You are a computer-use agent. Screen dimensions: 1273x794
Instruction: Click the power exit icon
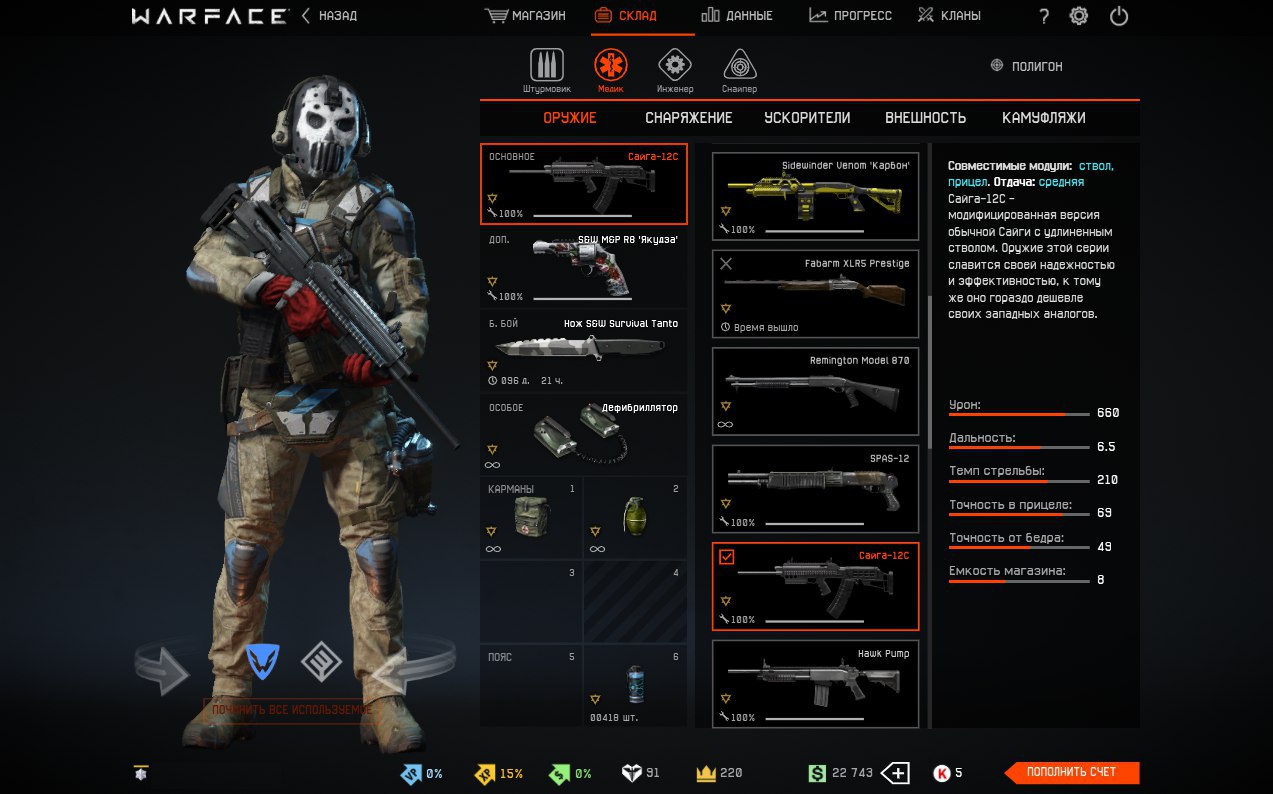point(1119,16)
